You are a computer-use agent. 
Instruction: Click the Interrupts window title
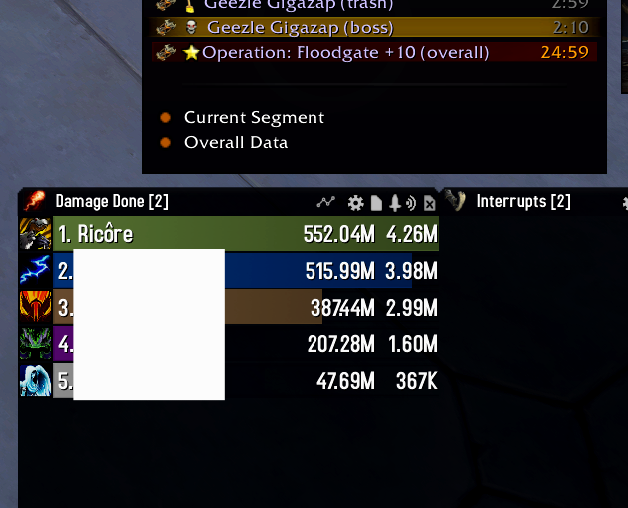523,202
